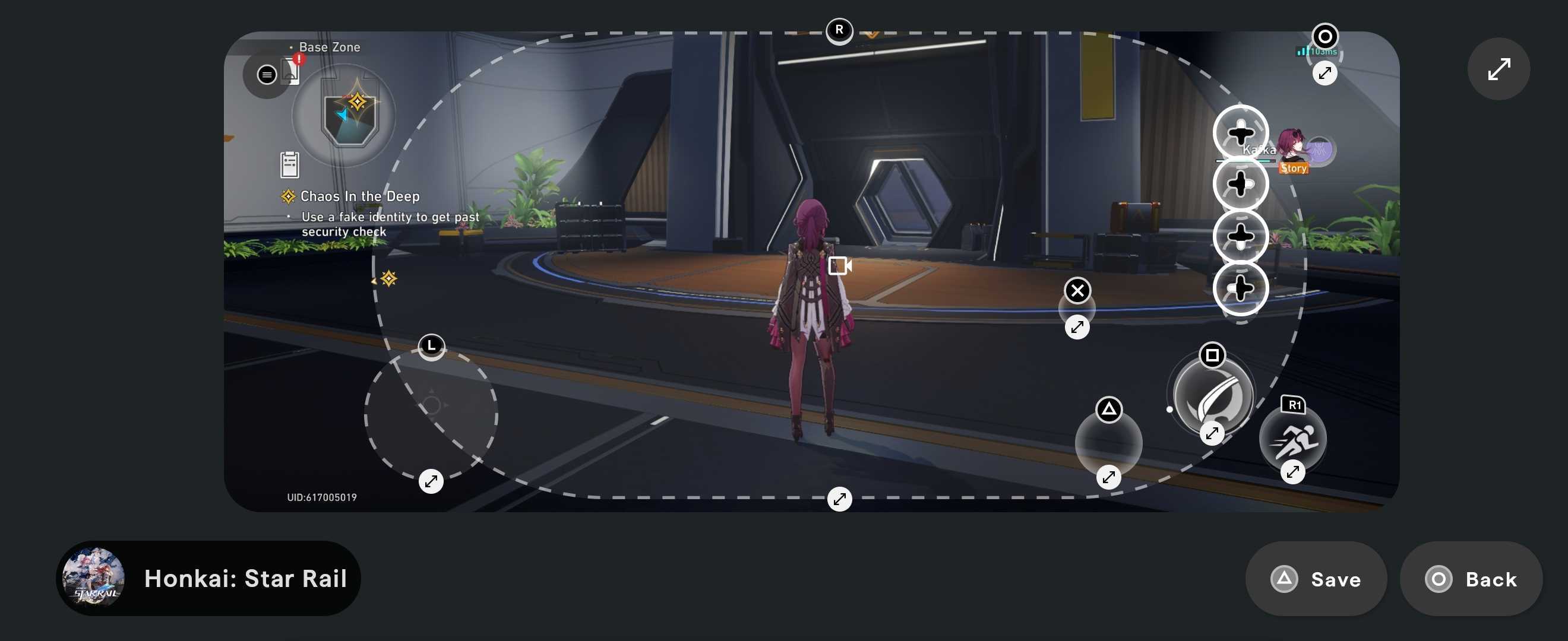This screenshot has height=641, width=1568.
Task: Click the X button mapping
Action: [1077, 290]
